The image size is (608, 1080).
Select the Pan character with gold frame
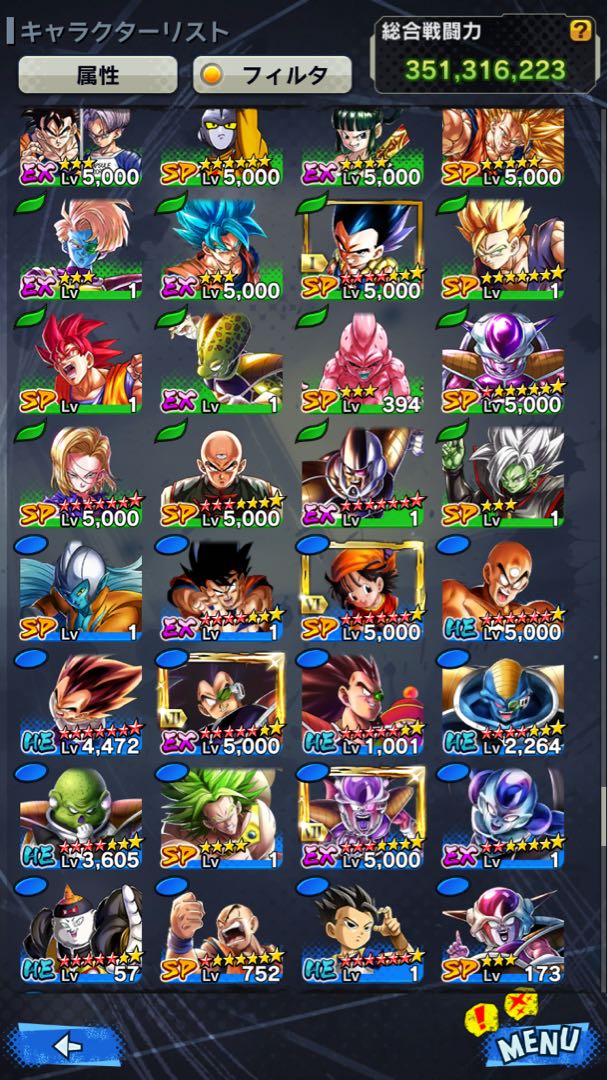click(361, 592)
